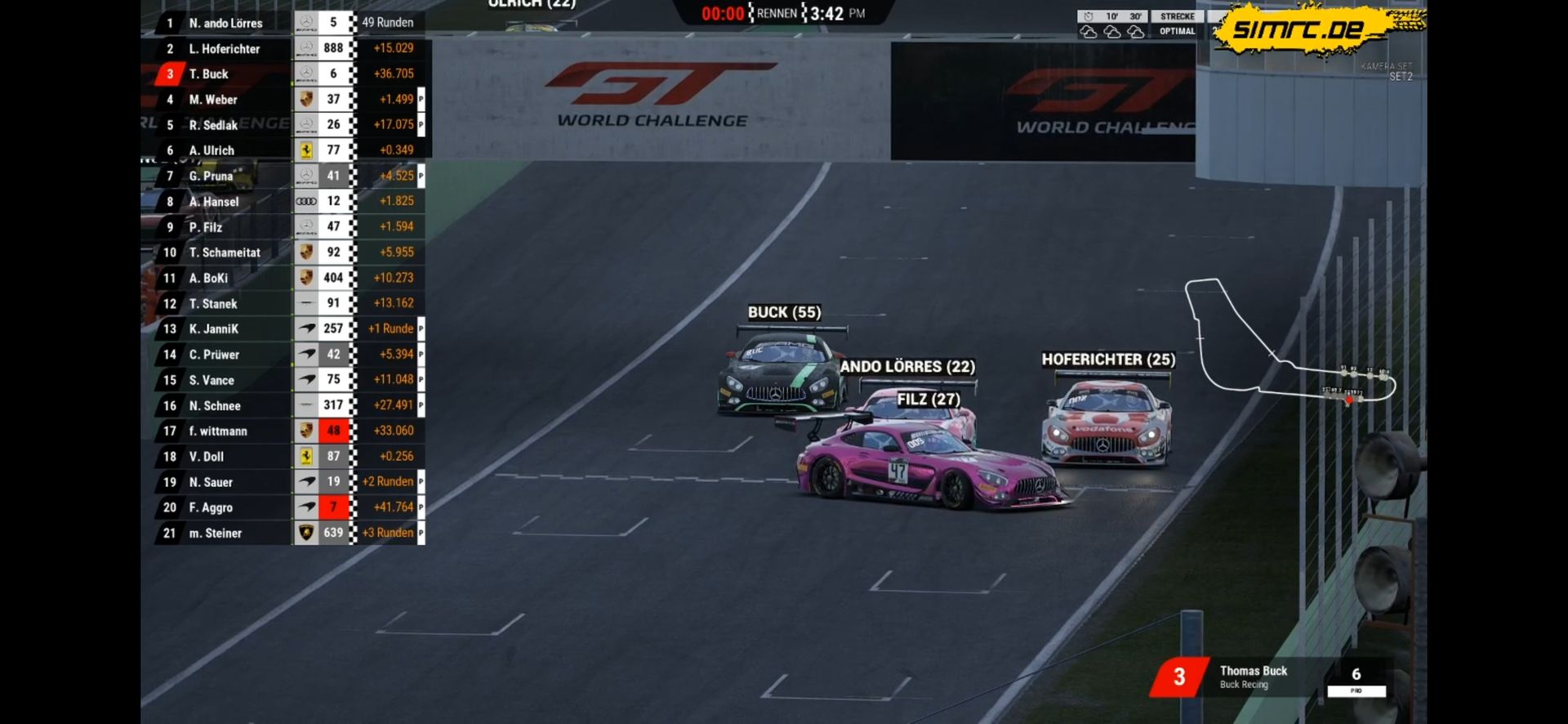Select A. Ulrich's leaderboard entry
Viewport: 1568px width, 724px height.
(x=212, y=150)
